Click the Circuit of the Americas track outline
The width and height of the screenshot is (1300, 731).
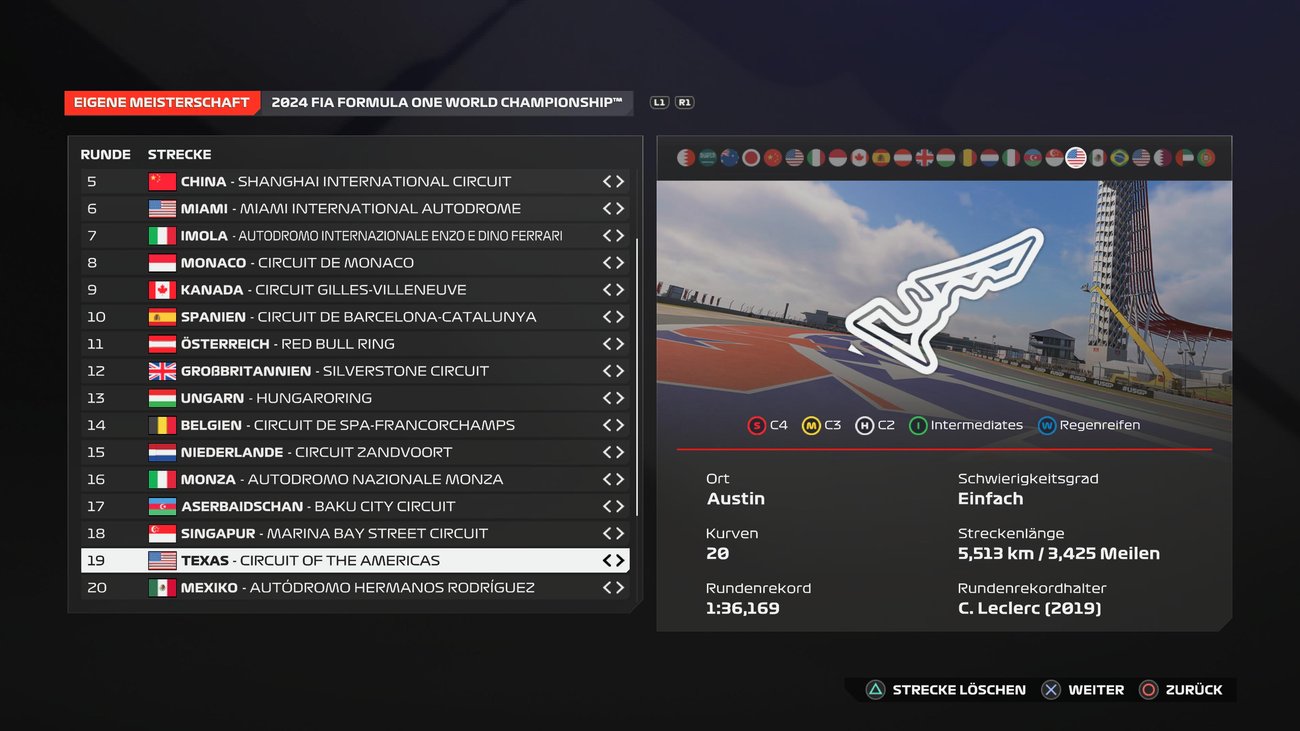tap(940, 300)
